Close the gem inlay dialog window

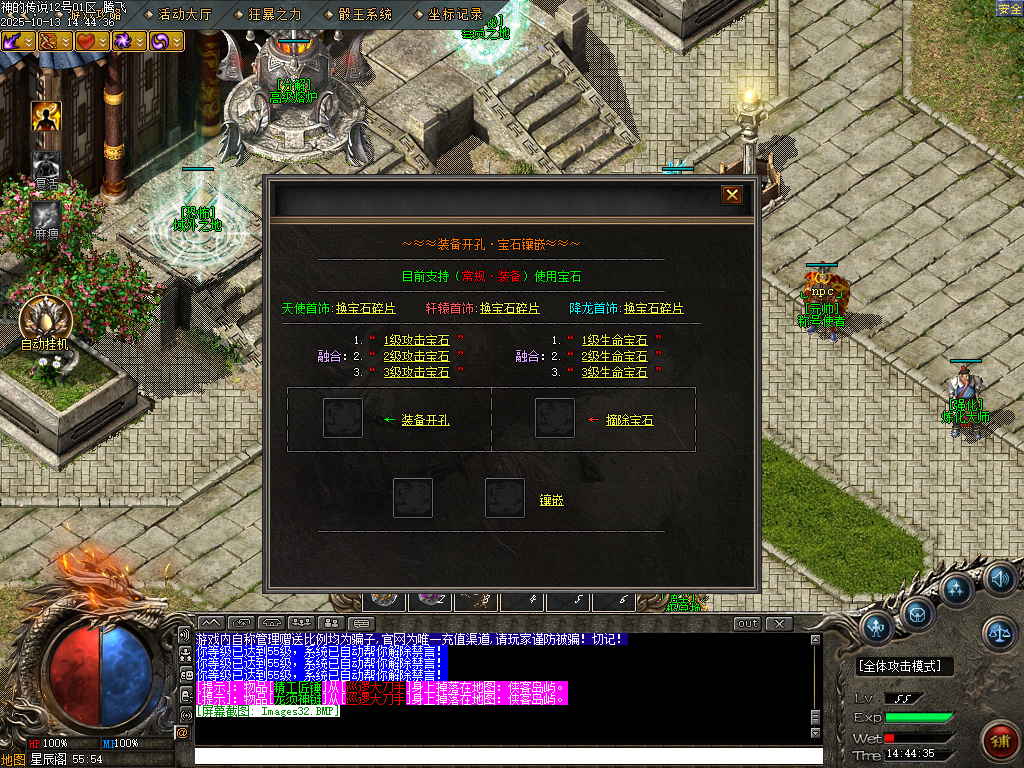[732, 195]
